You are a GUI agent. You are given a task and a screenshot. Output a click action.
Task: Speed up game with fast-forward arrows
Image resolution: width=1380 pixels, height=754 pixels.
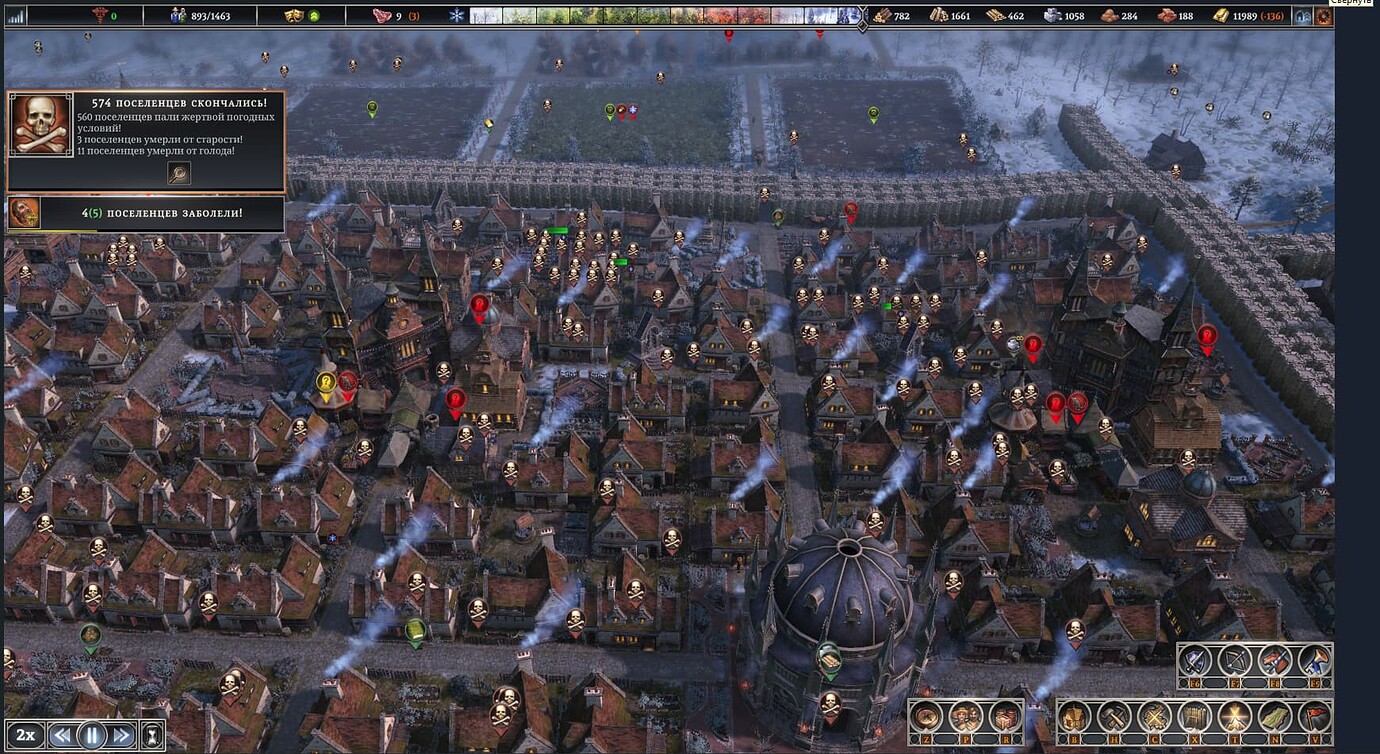pyautogui.click(x=122, y=735)
